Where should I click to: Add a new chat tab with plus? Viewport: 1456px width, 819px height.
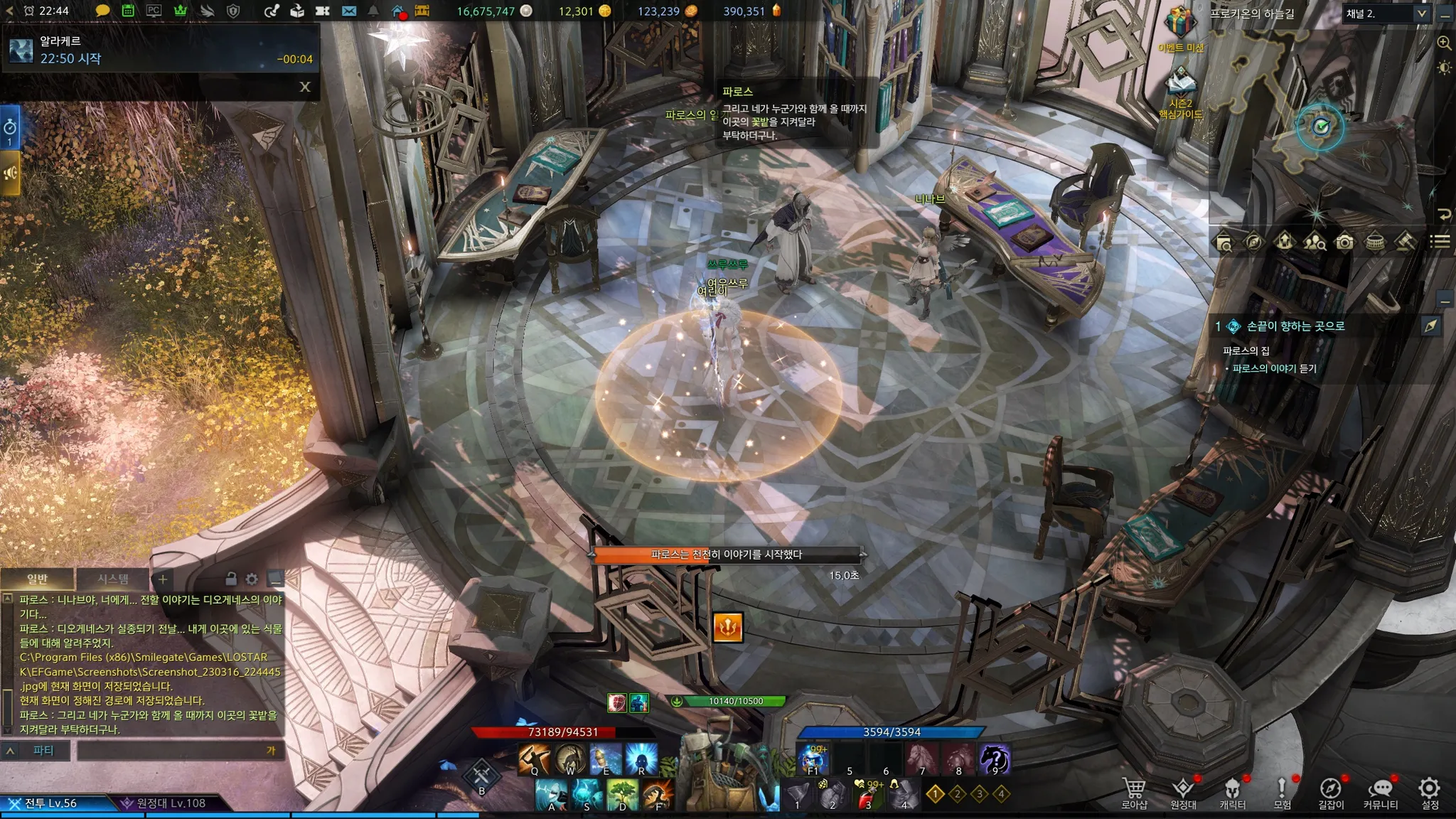163,579
